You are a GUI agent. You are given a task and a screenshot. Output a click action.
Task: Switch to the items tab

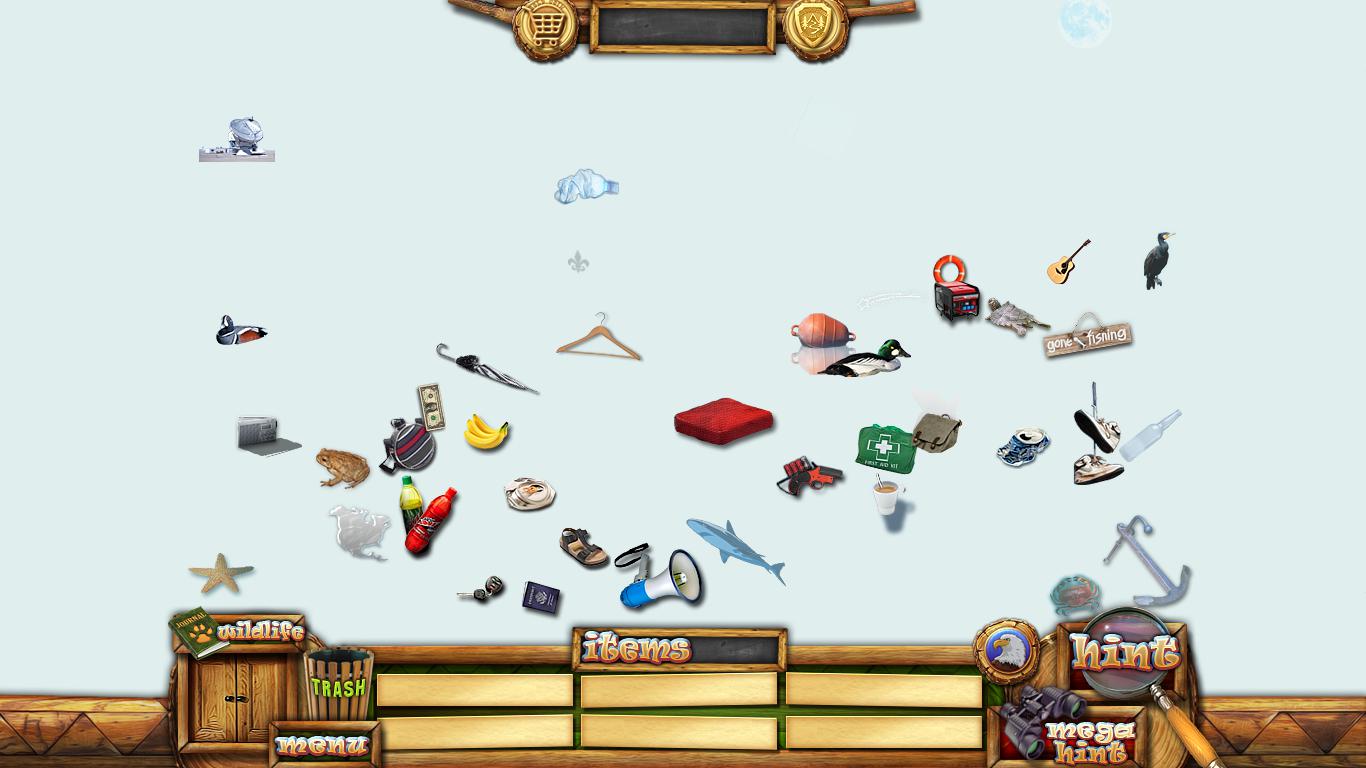637,649
